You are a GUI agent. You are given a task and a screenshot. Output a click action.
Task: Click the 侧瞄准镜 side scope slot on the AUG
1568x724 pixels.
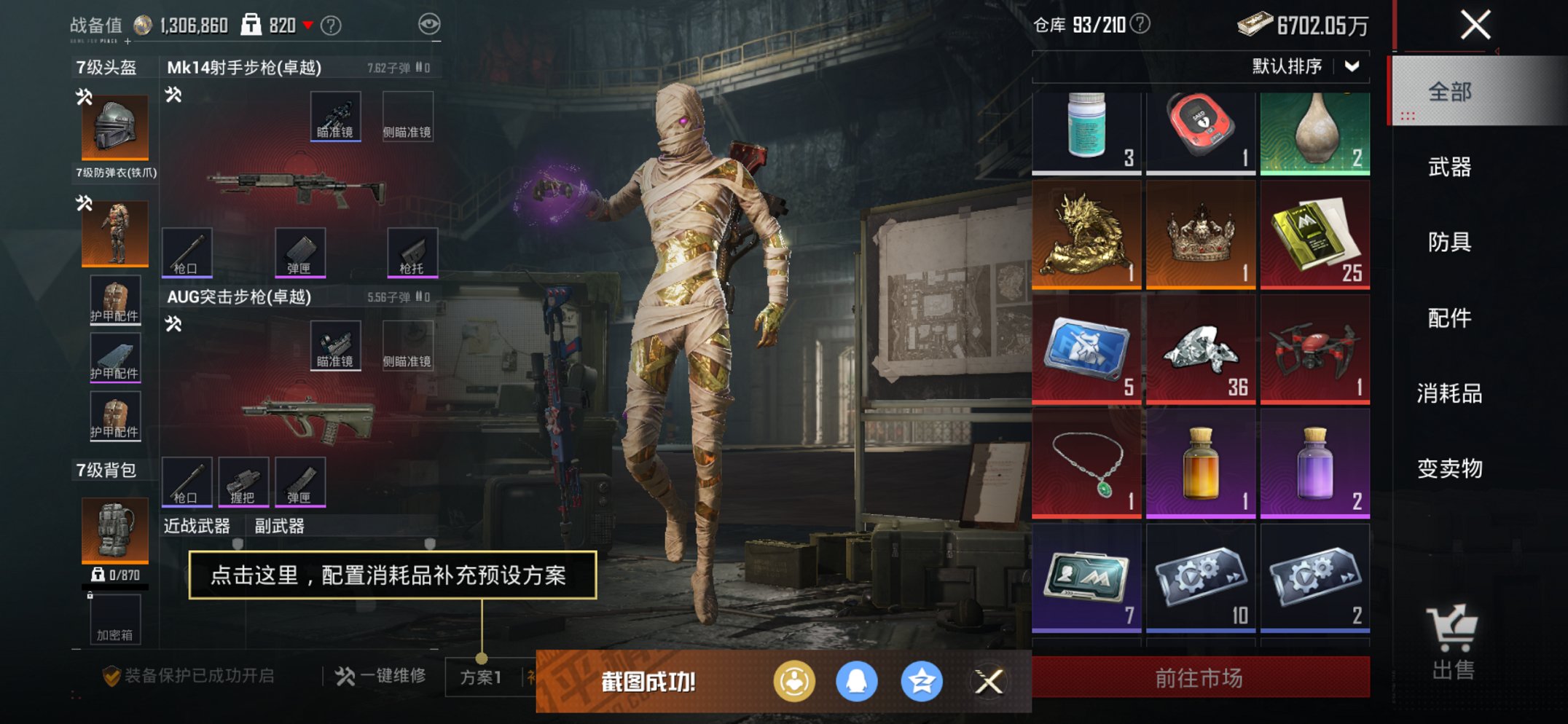tap(409, 345)
